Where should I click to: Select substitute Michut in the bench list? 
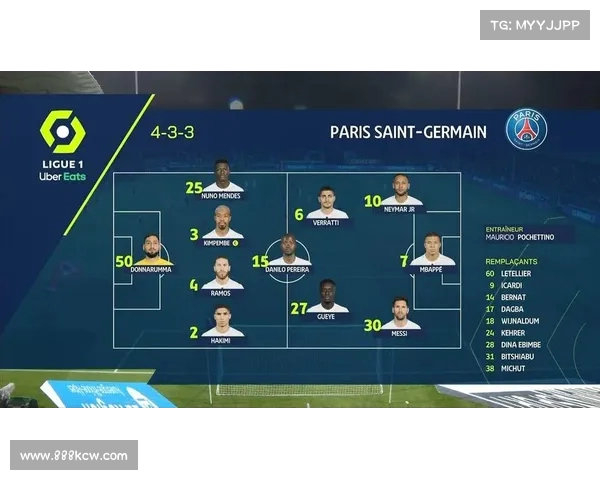pos(514,369)
